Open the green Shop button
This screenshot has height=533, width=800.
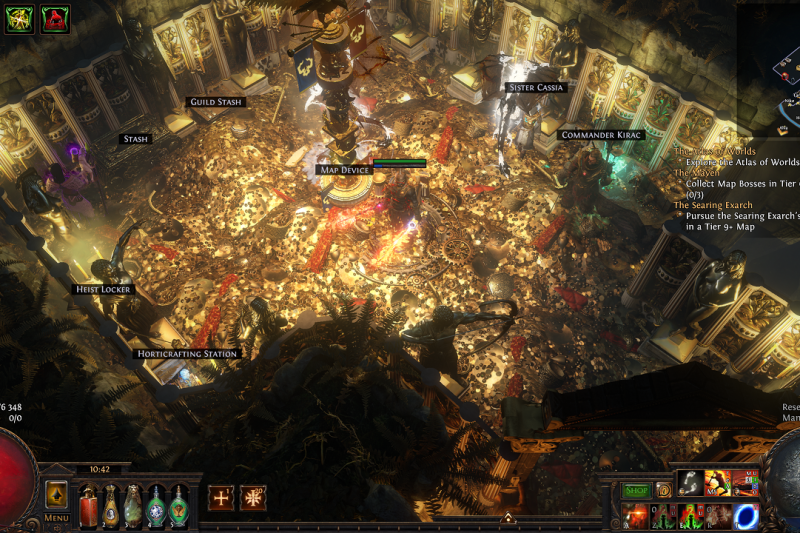click(x=637, y=490)
